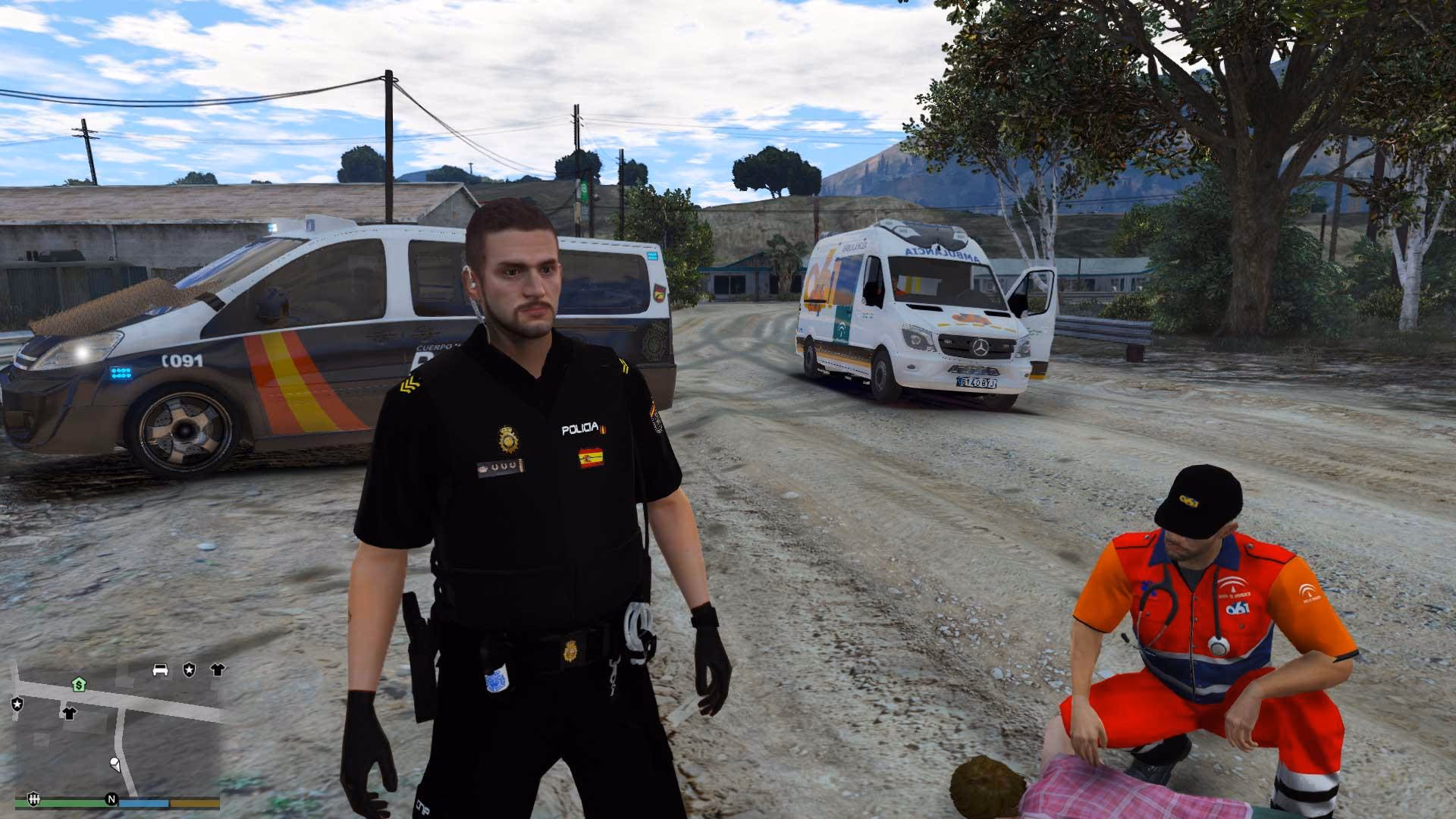1456x819 pixels.
Task: Click the star shield blip on the minimap's left edge
Action: coord(17,704)
